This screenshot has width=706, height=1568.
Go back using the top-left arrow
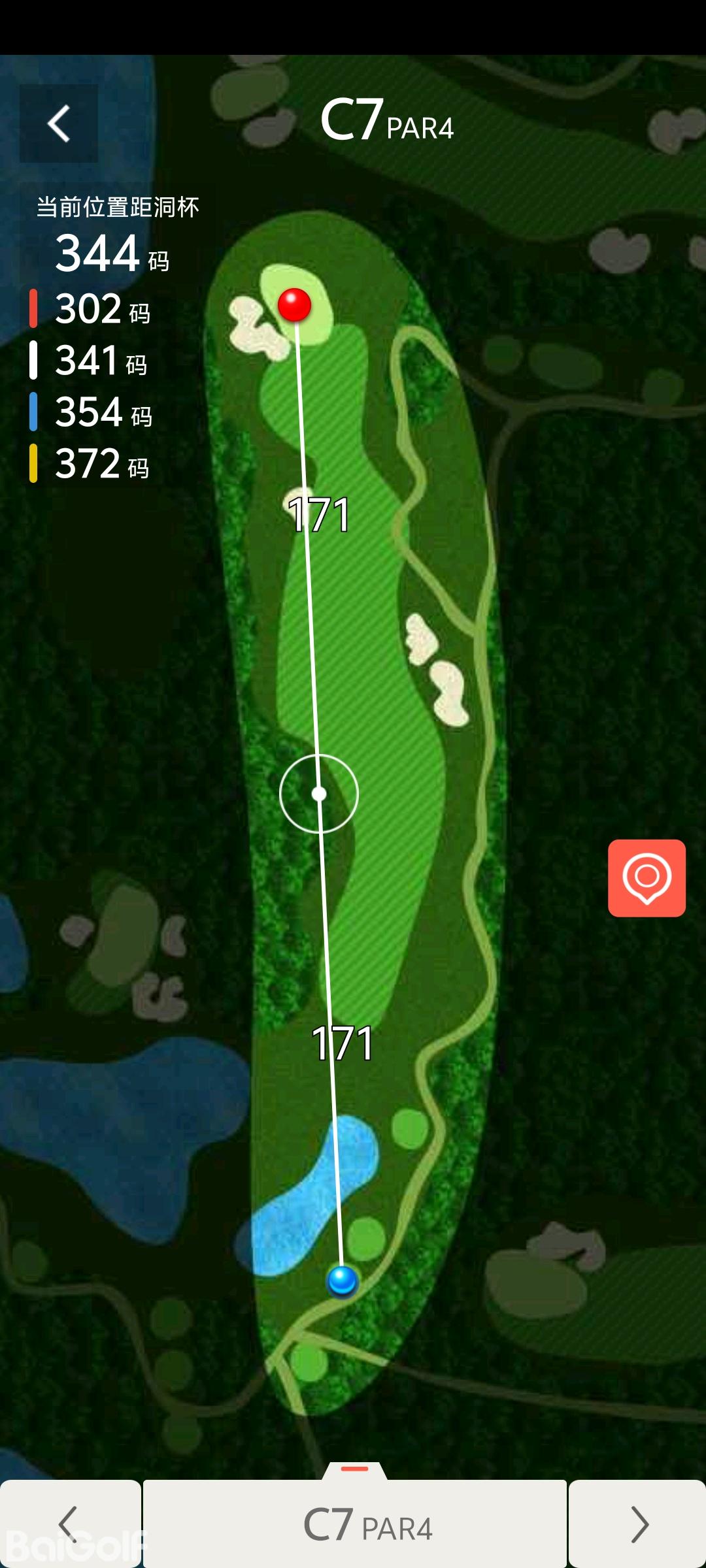(x=59, y=123)
